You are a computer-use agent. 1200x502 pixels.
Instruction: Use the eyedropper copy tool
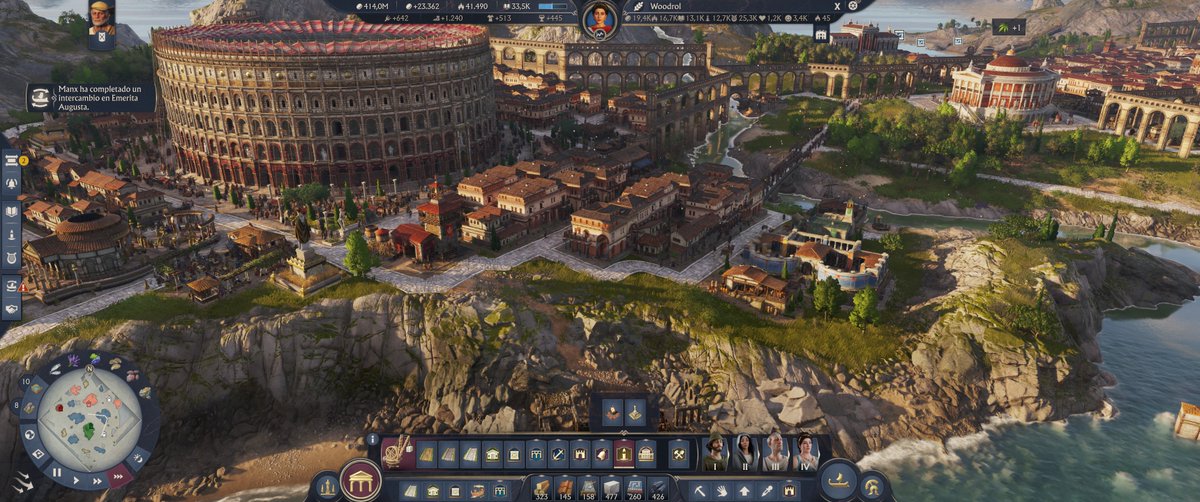[x=767, y=491]
